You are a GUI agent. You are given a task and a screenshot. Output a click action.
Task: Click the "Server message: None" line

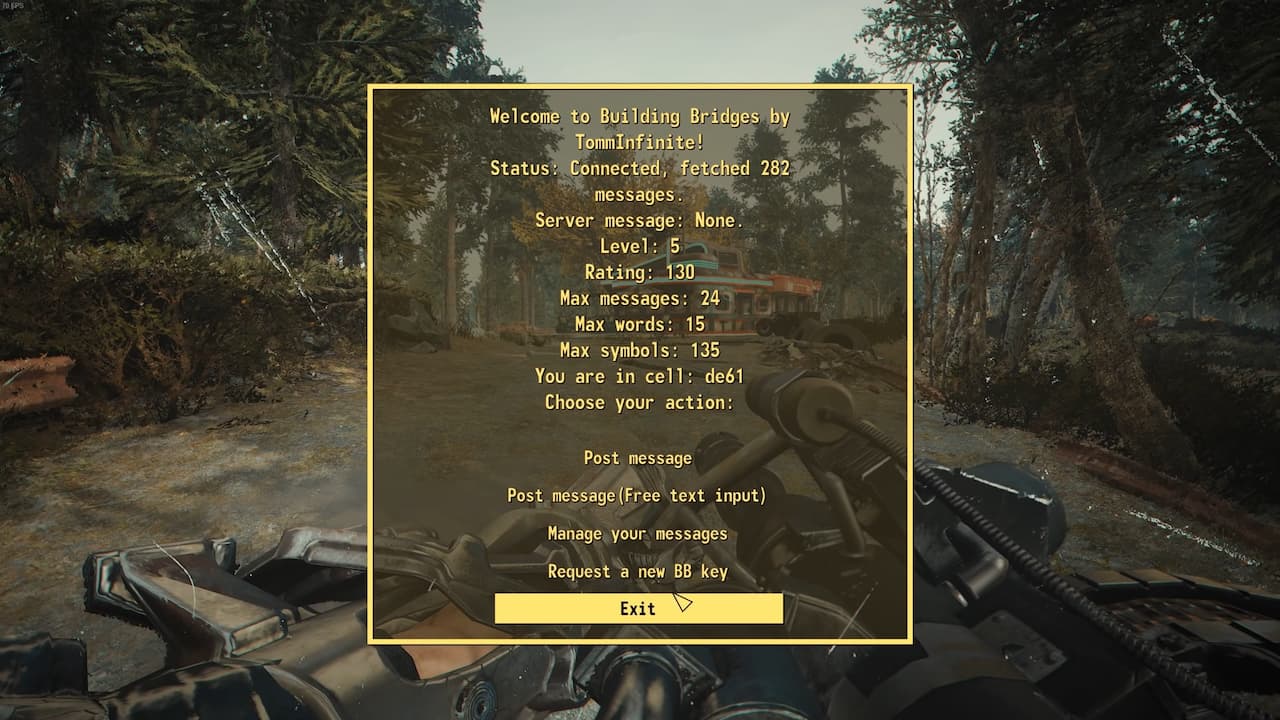638,220
